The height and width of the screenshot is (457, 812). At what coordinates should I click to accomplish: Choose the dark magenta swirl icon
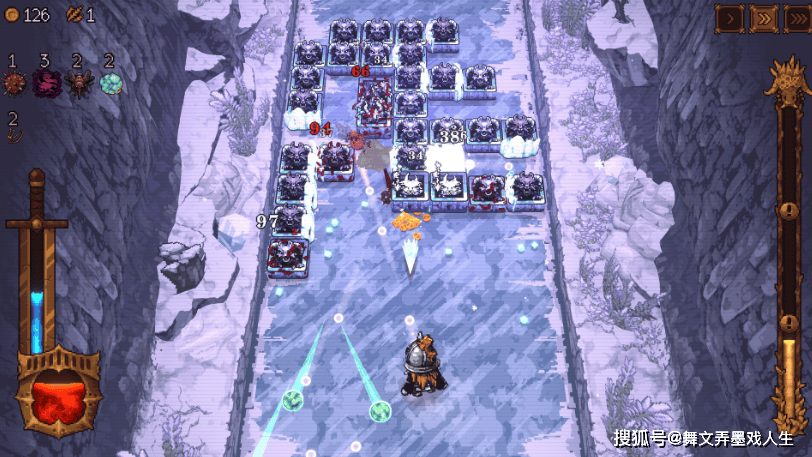coord(45,84)
